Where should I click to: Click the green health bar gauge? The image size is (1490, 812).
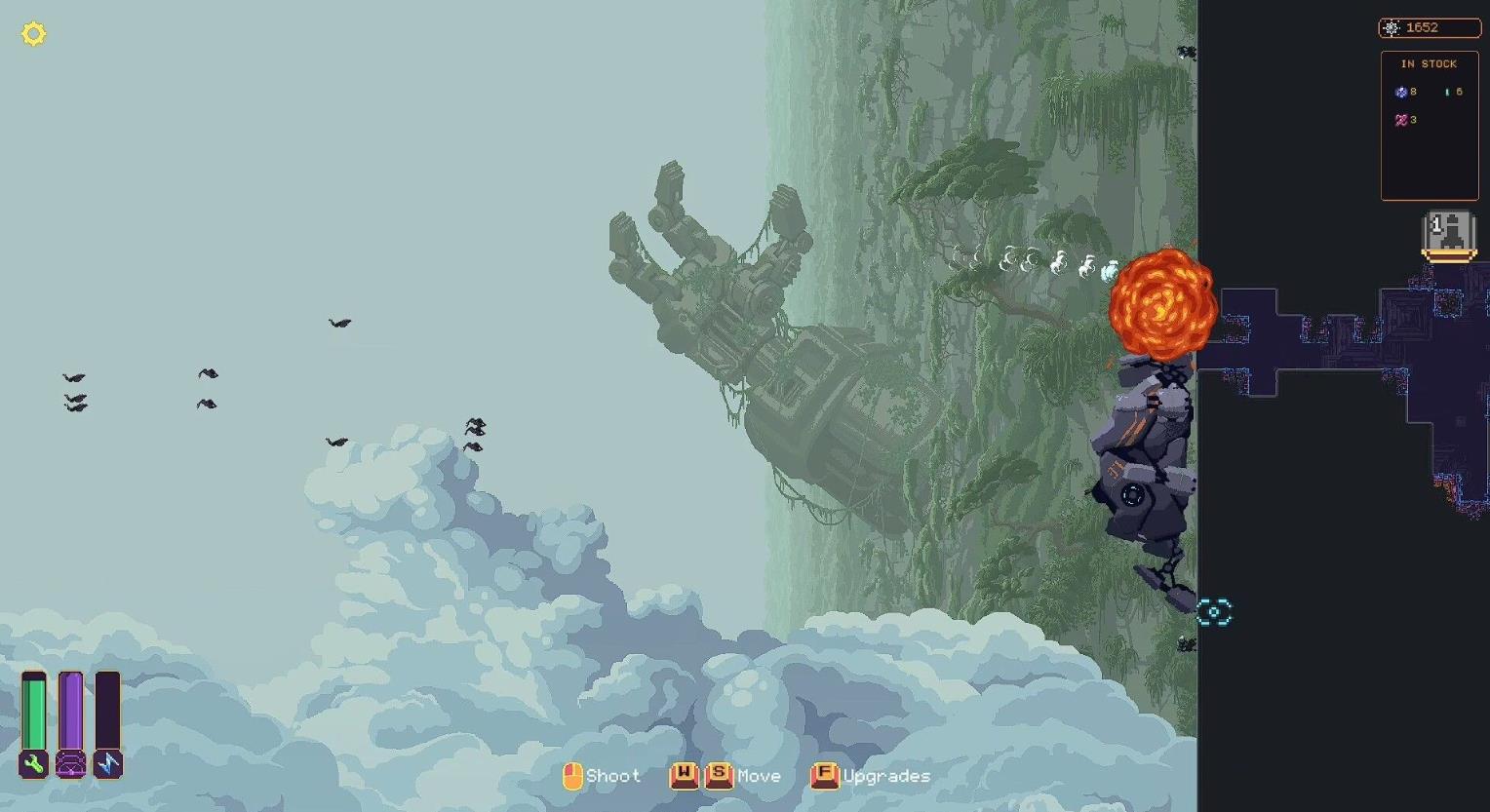32,712
